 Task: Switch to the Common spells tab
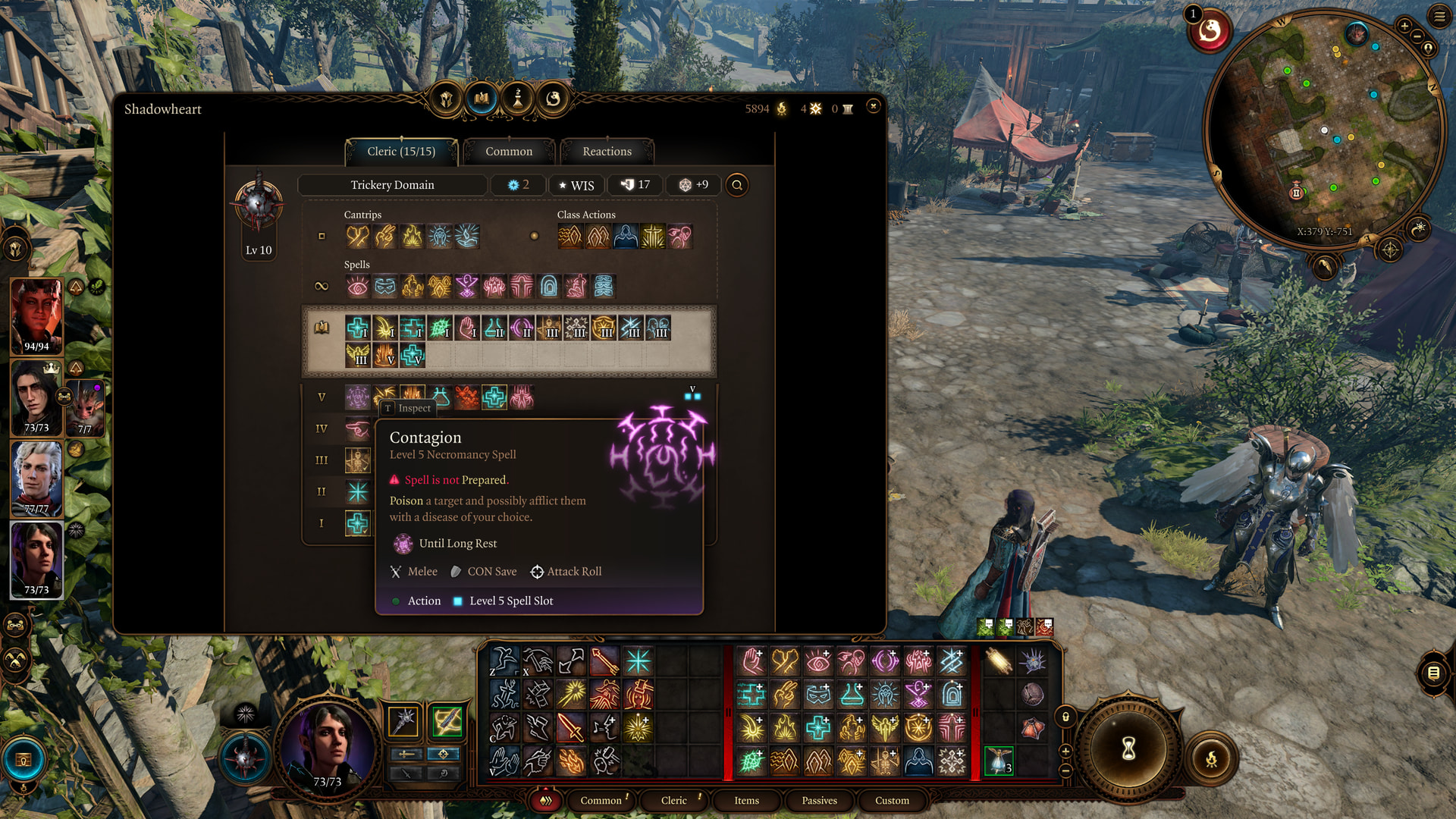point(509,152)
